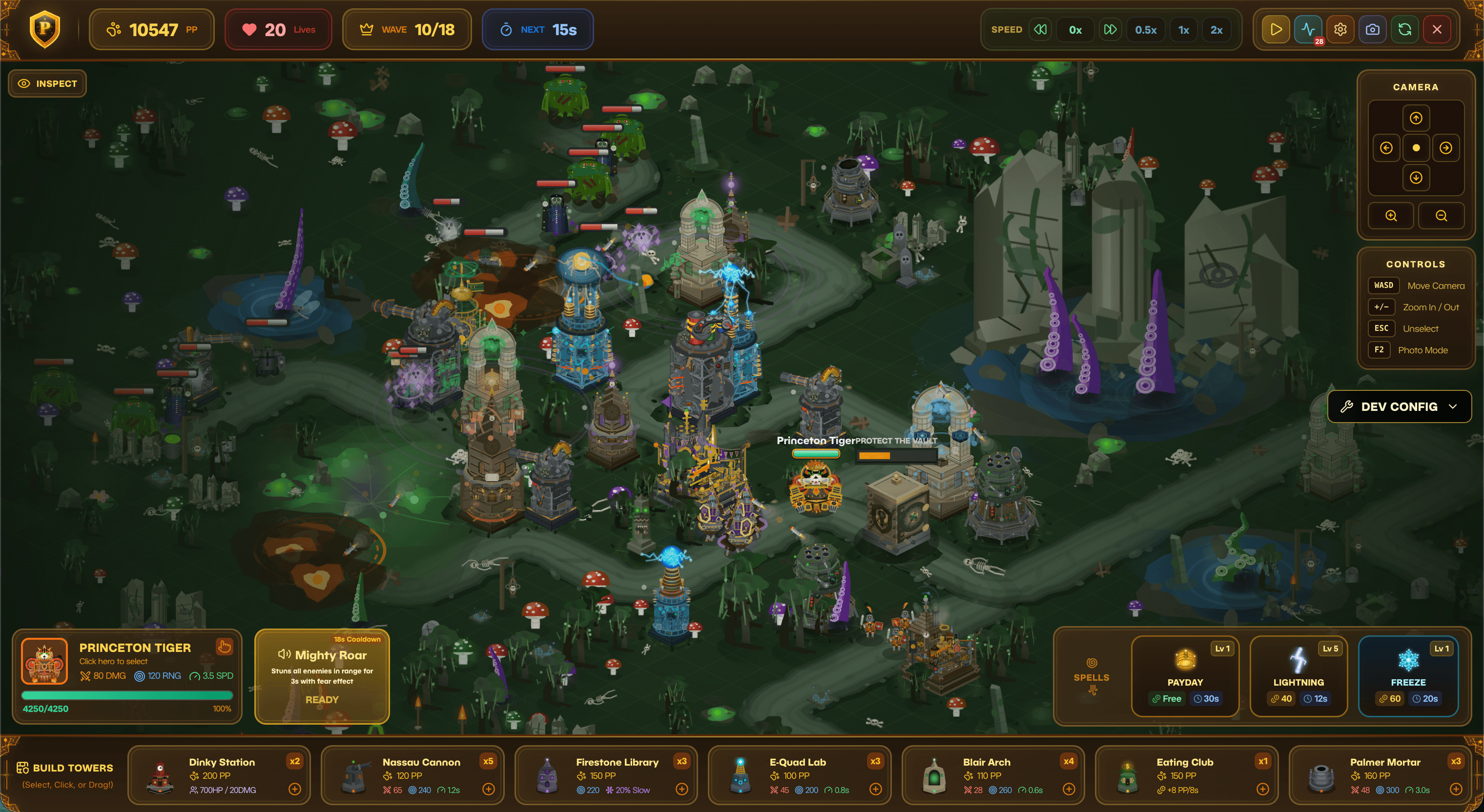The height and width of the screenshot is (812, 1484).
Task: Select the Palmer Mortar tower card
Action: coord(1380,775)
